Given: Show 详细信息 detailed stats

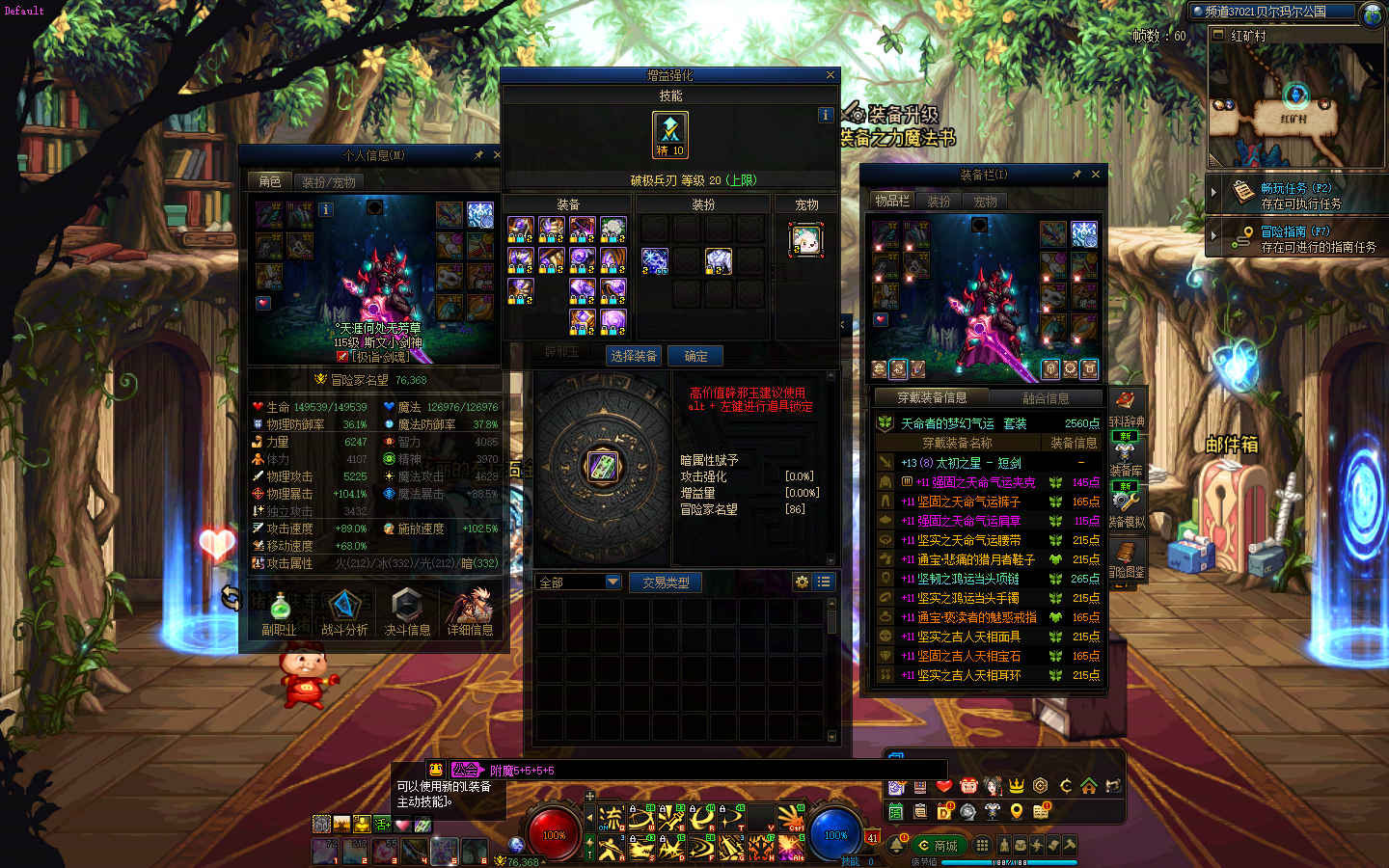Looking at the screenshot, I should pyautogui.click(x=471, y=612).
